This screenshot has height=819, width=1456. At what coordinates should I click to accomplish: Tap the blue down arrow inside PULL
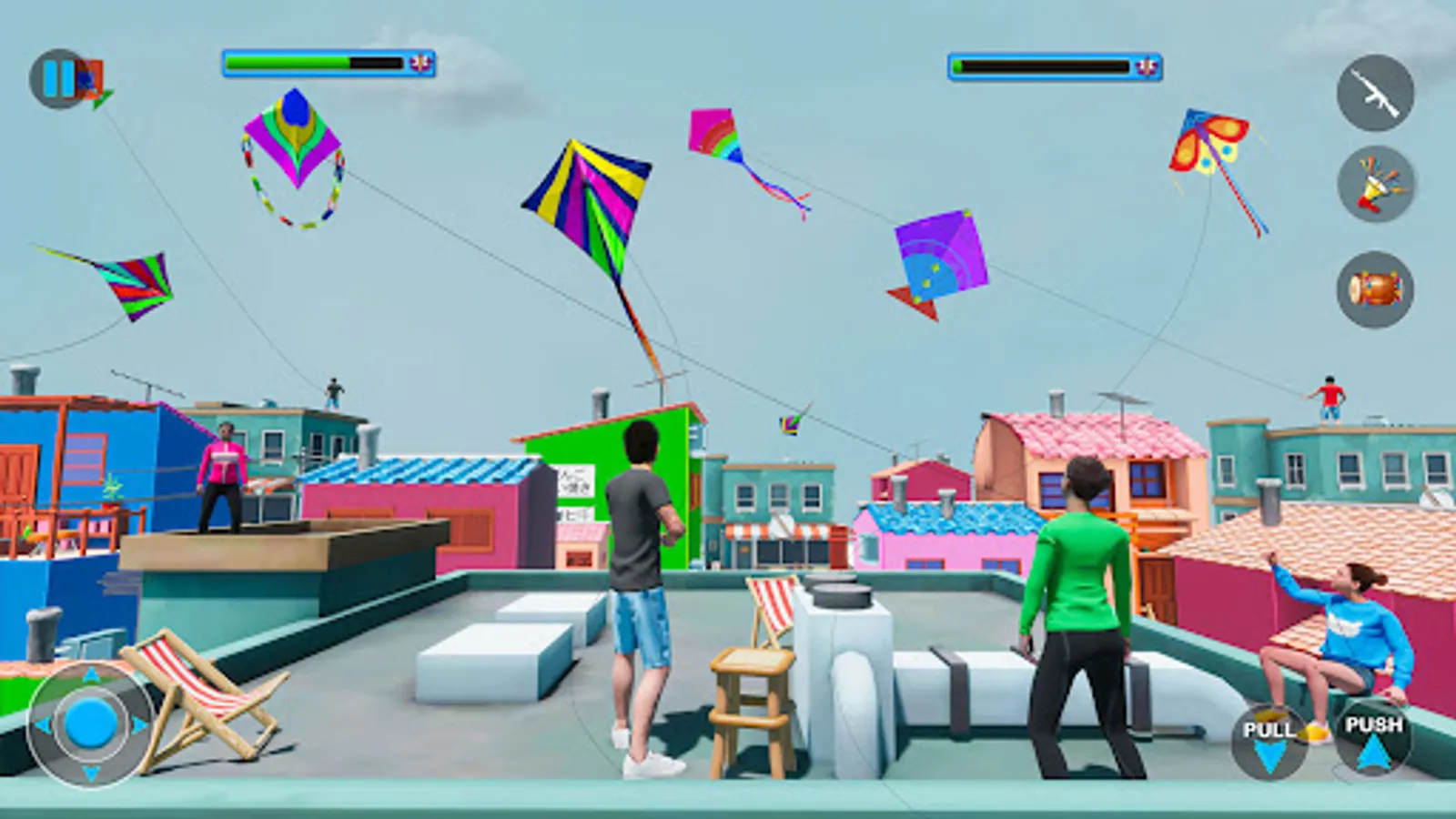[x=1271, y=753]
